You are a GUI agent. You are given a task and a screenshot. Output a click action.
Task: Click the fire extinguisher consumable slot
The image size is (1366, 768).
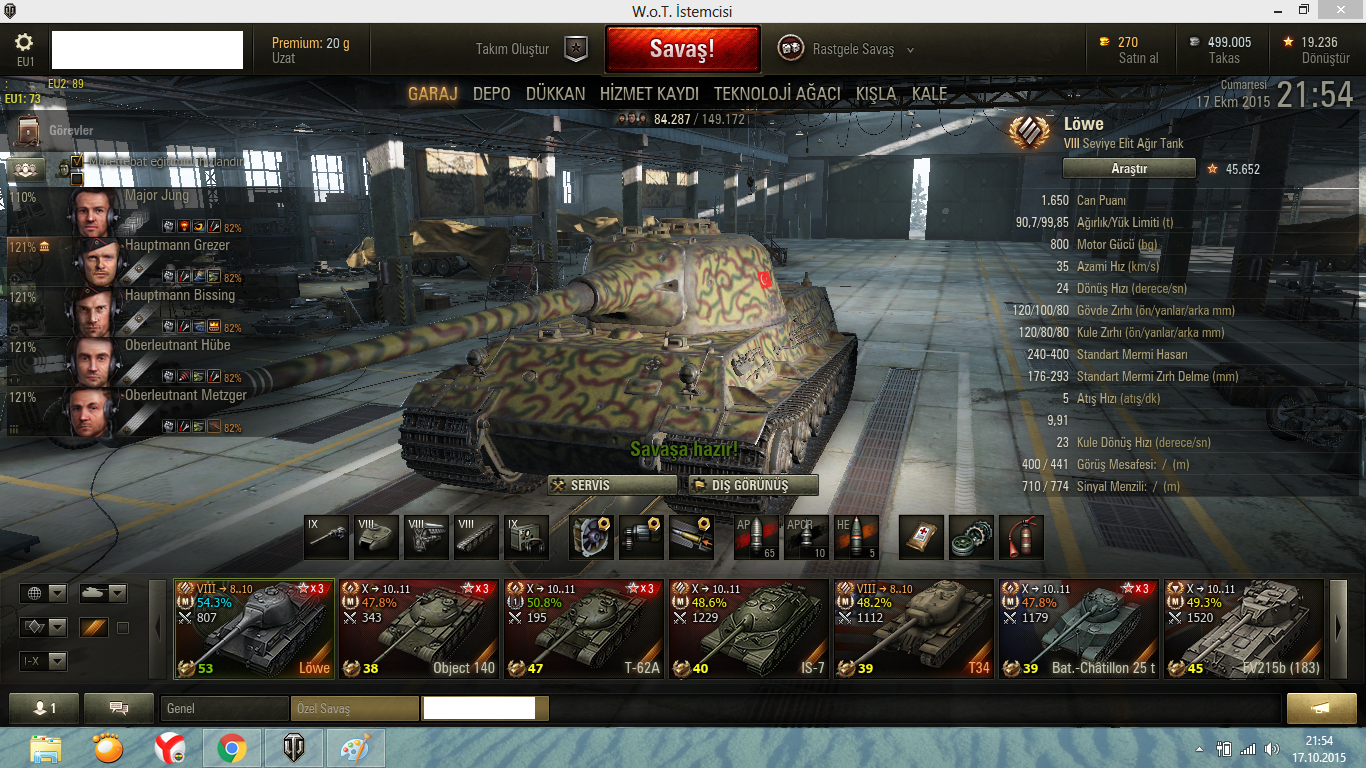click(x=1021, y=537)
